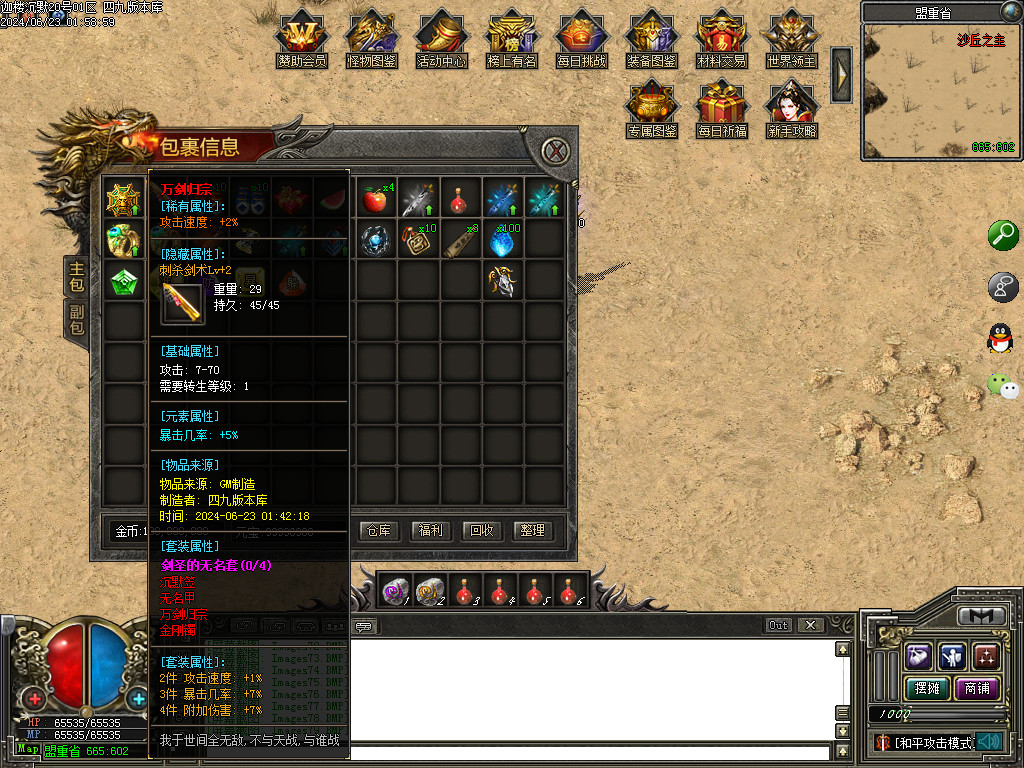Viewport: 1024px width, 768px height.
Task: Open the 赞助会员 sponsor member menu
Action: (302, 40)
